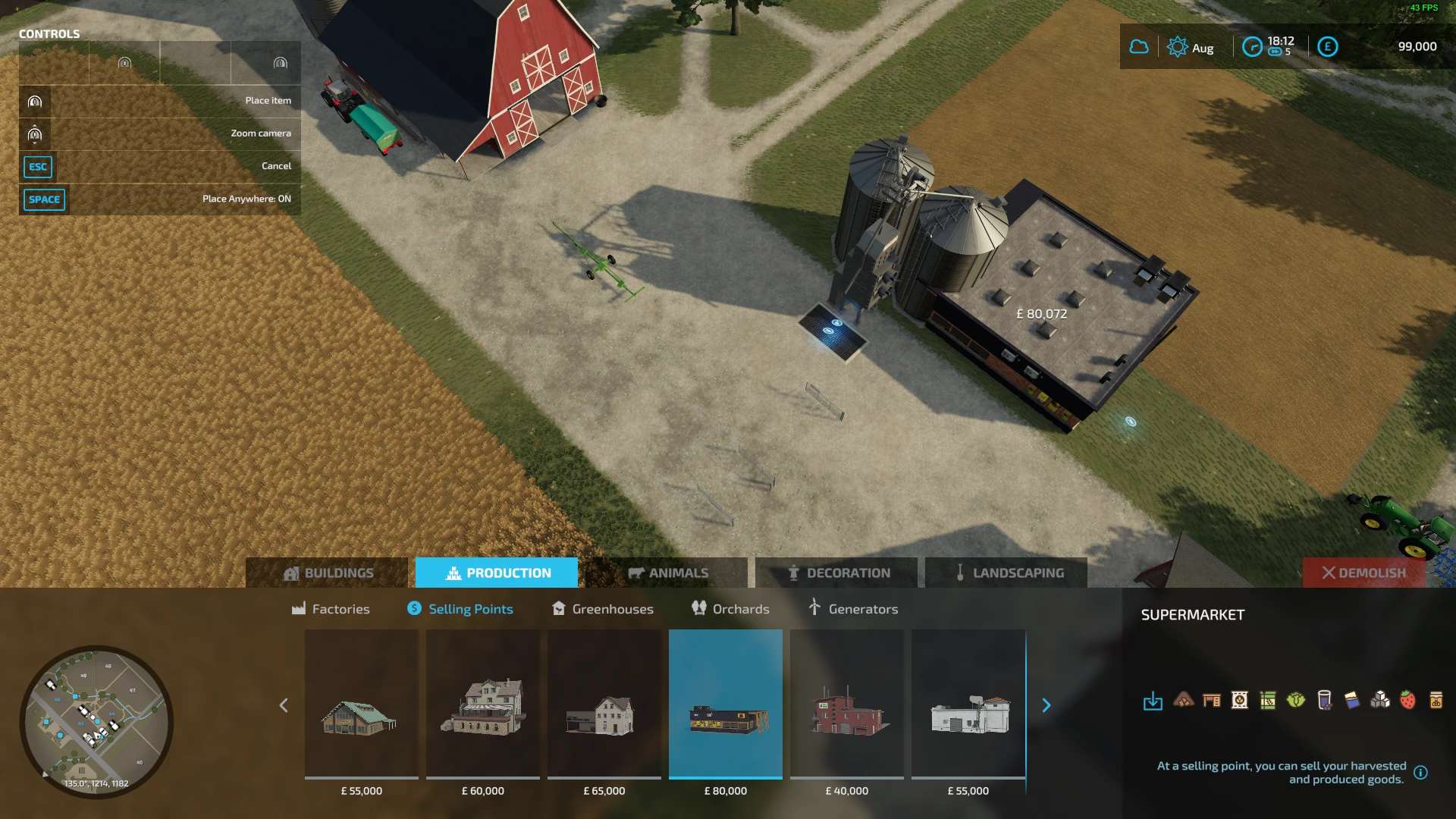Select the £55,000 green-roofed building

pos(362,704)
